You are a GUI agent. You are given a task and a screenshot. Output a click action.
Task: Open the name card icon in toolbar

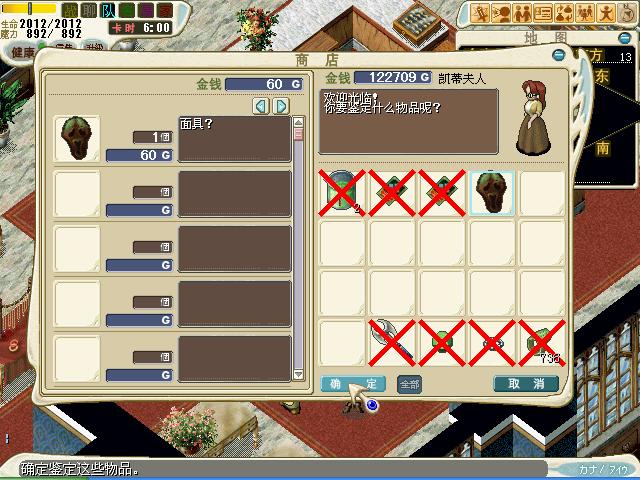tap(544, 12)
